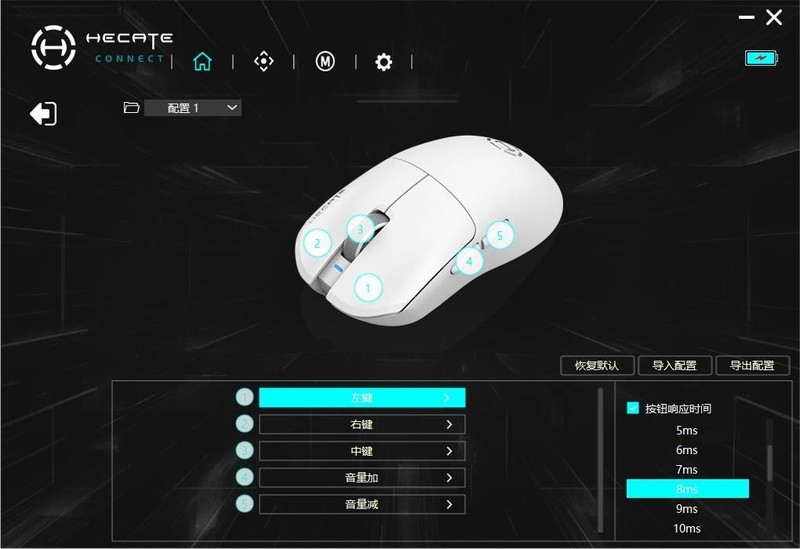Select the 左键 button assignment row
This screenshot has height=549, width=800.
(362, 398)
